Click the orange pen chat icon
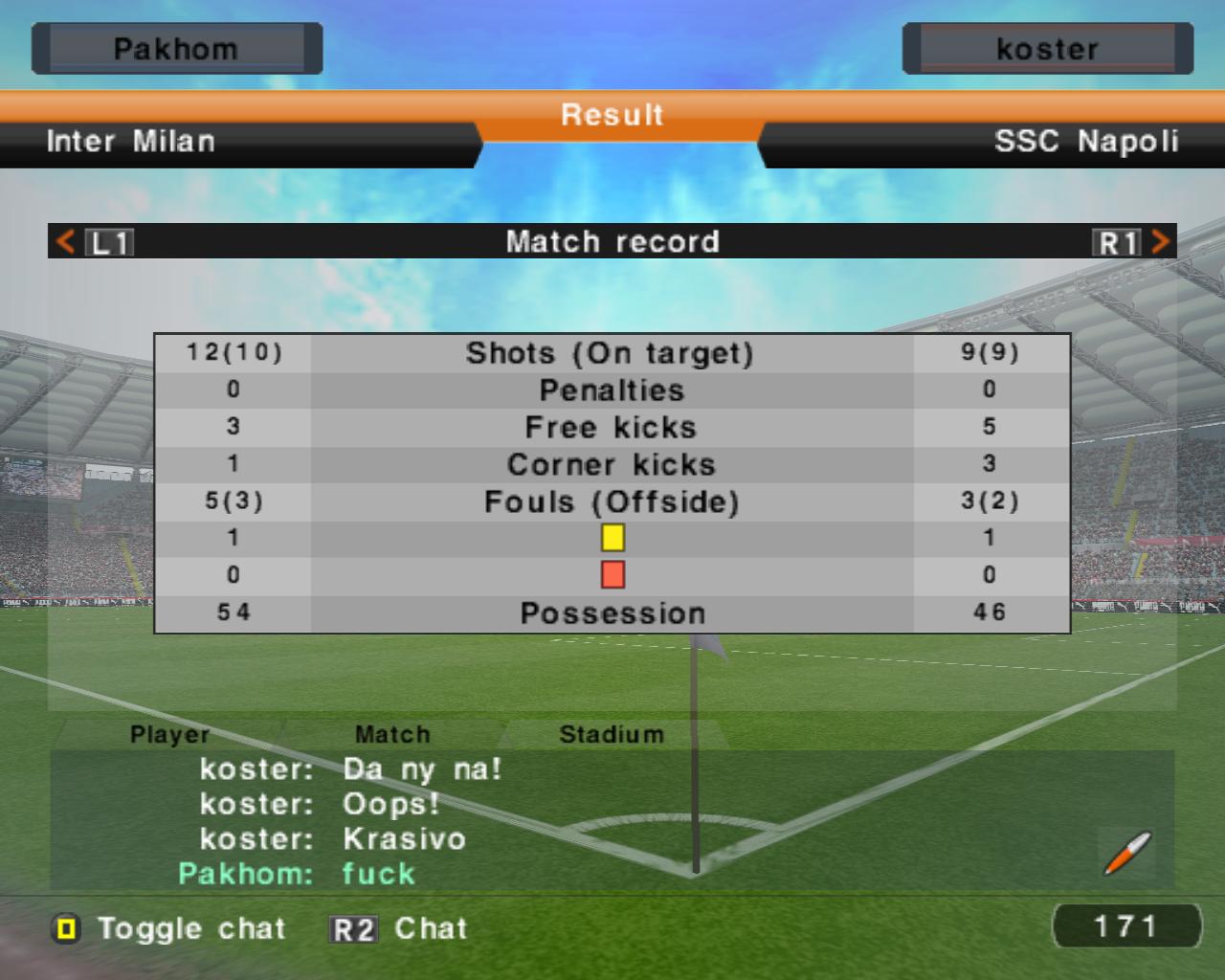 click(x=1126, y=853)
